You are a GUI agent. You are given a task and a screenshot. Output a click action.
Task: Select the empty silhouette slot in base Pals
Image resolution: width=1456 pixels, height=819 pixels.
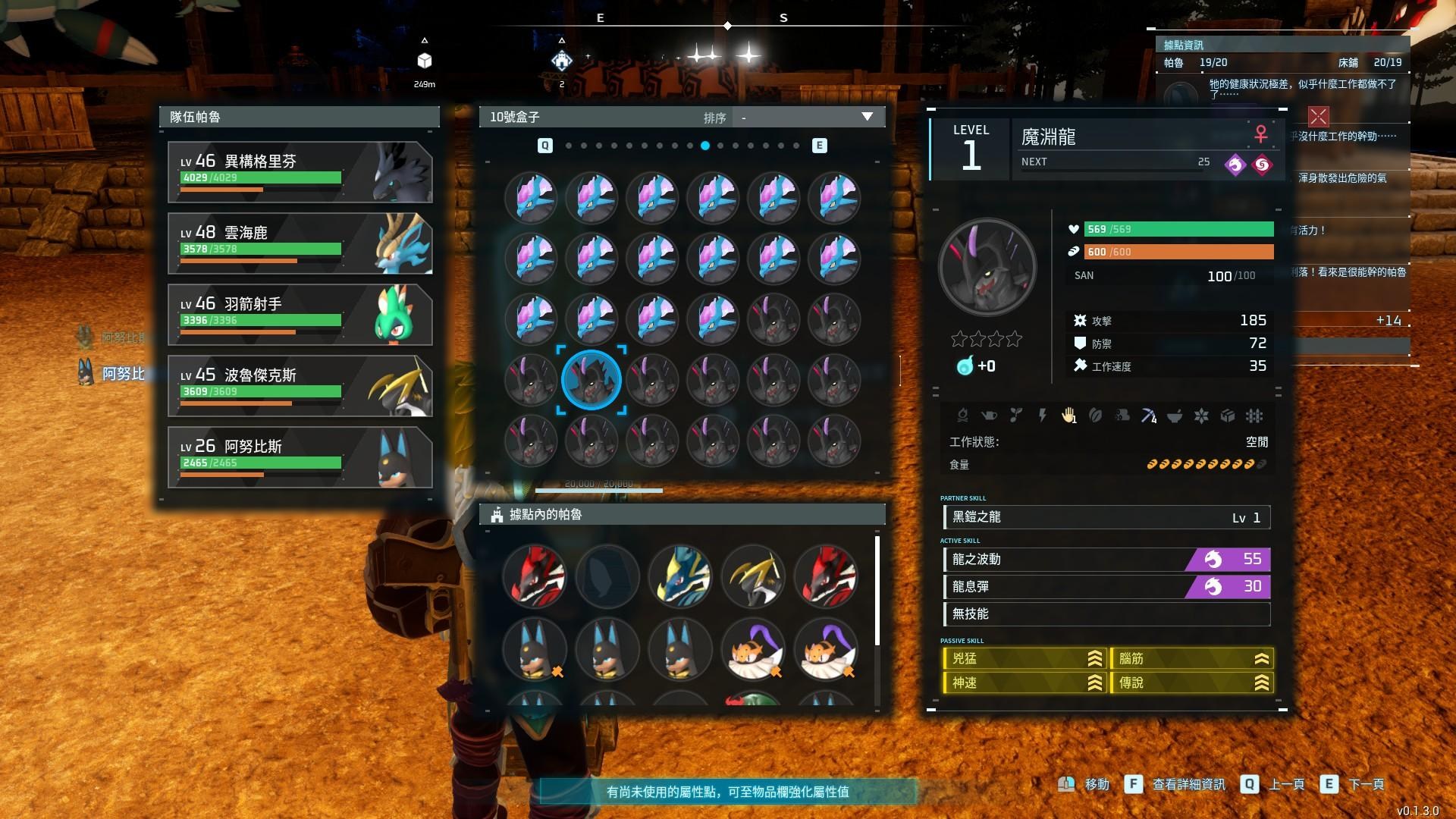click(x=607, y=576)
